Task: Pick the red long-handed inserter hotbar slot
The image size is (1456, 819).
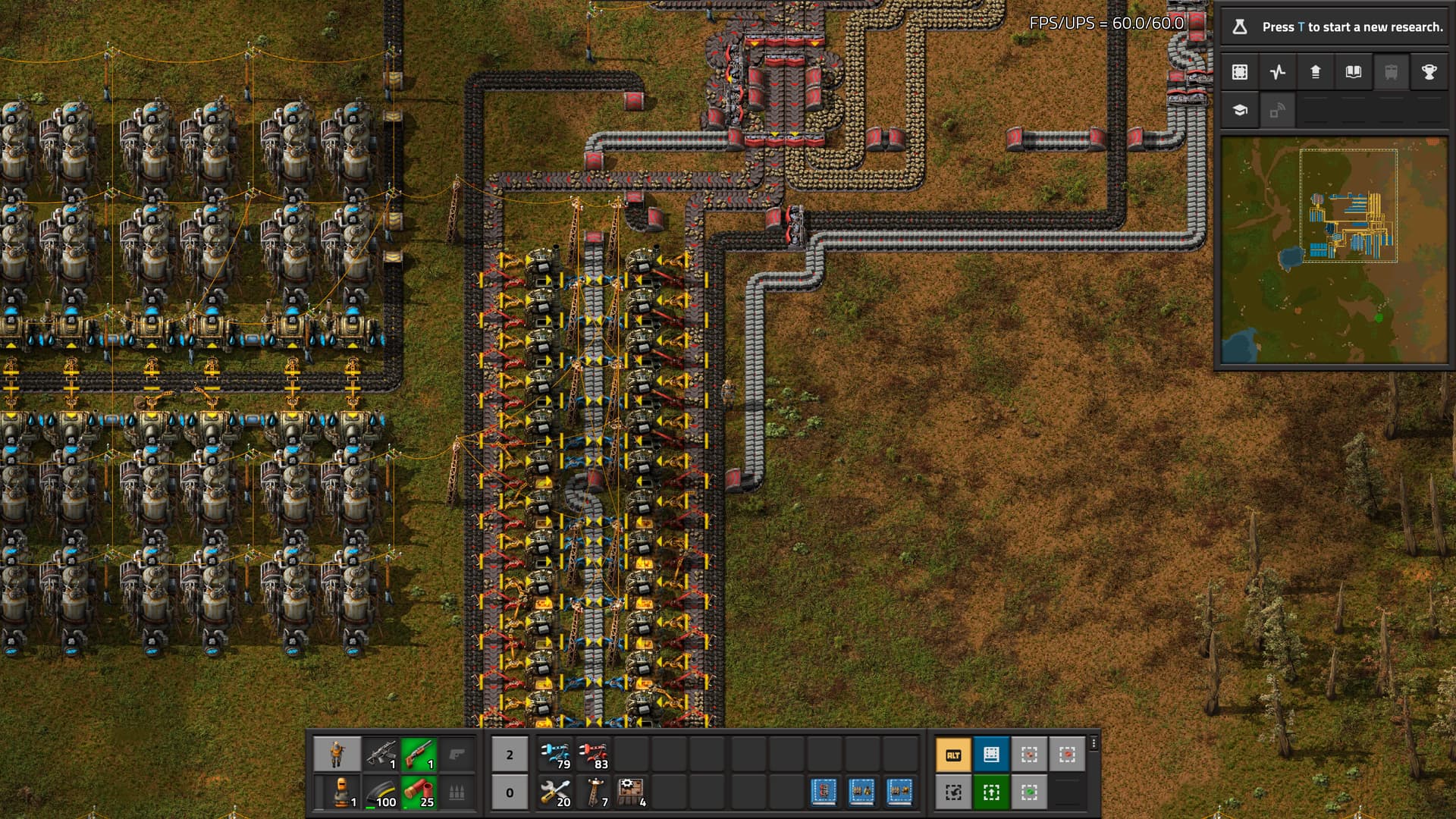Action: coord(594,755)
